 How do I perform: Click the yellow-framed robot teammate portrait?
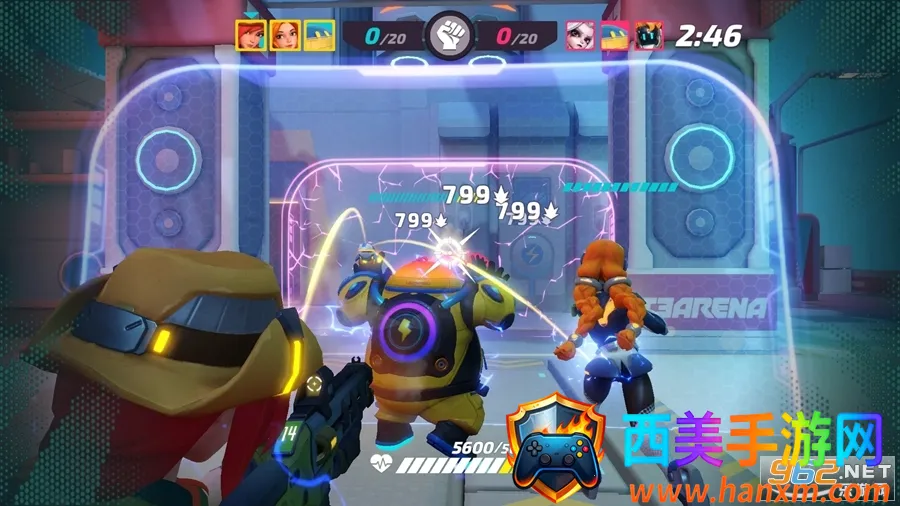tap(319, 35)
